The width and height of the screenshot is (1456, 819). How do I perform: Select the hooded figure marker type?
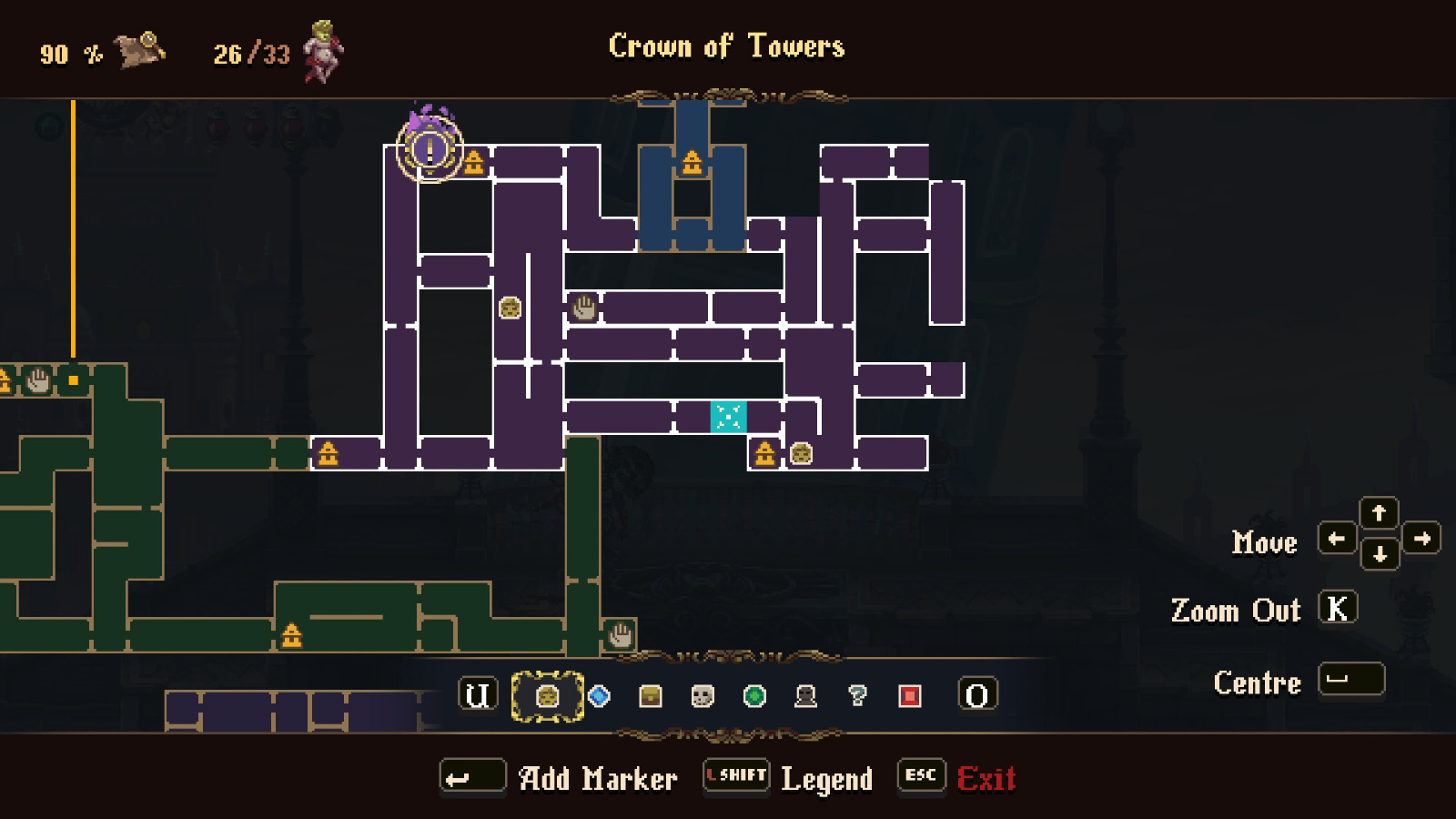(x=804, y=696)
